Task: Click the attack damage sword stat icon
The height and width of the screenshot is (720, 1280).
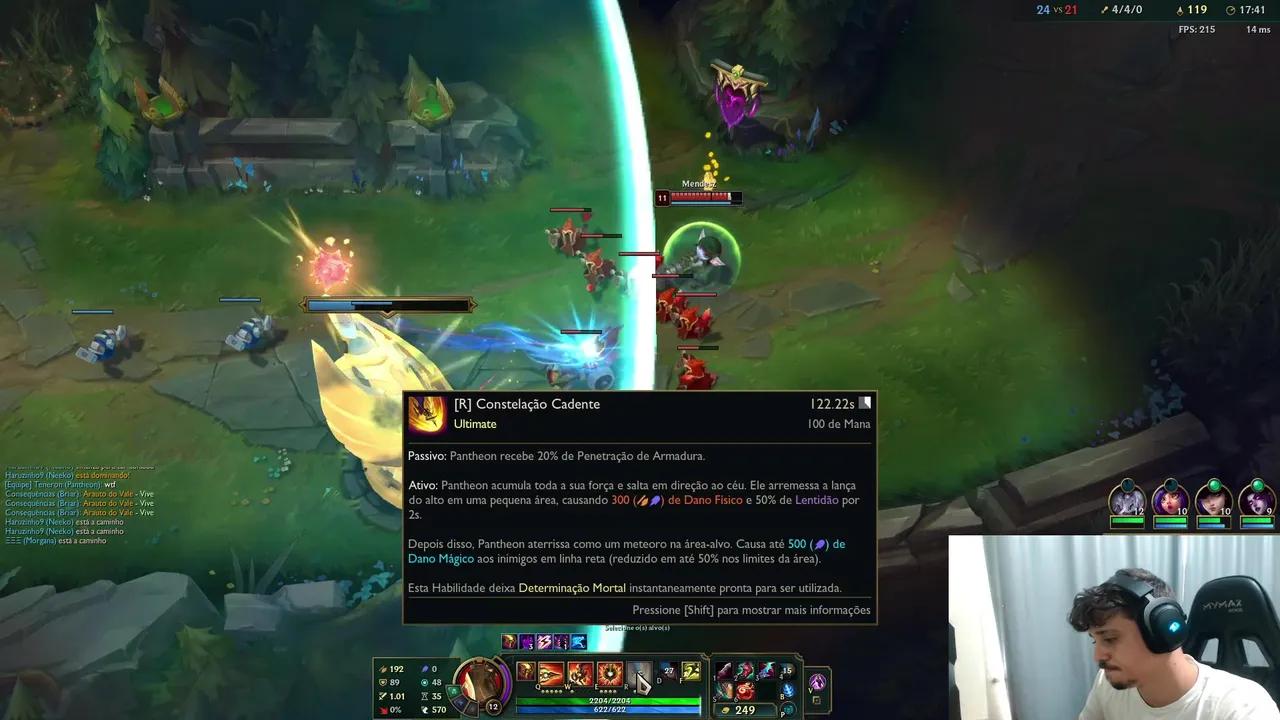Action: (x=383, y=669)
